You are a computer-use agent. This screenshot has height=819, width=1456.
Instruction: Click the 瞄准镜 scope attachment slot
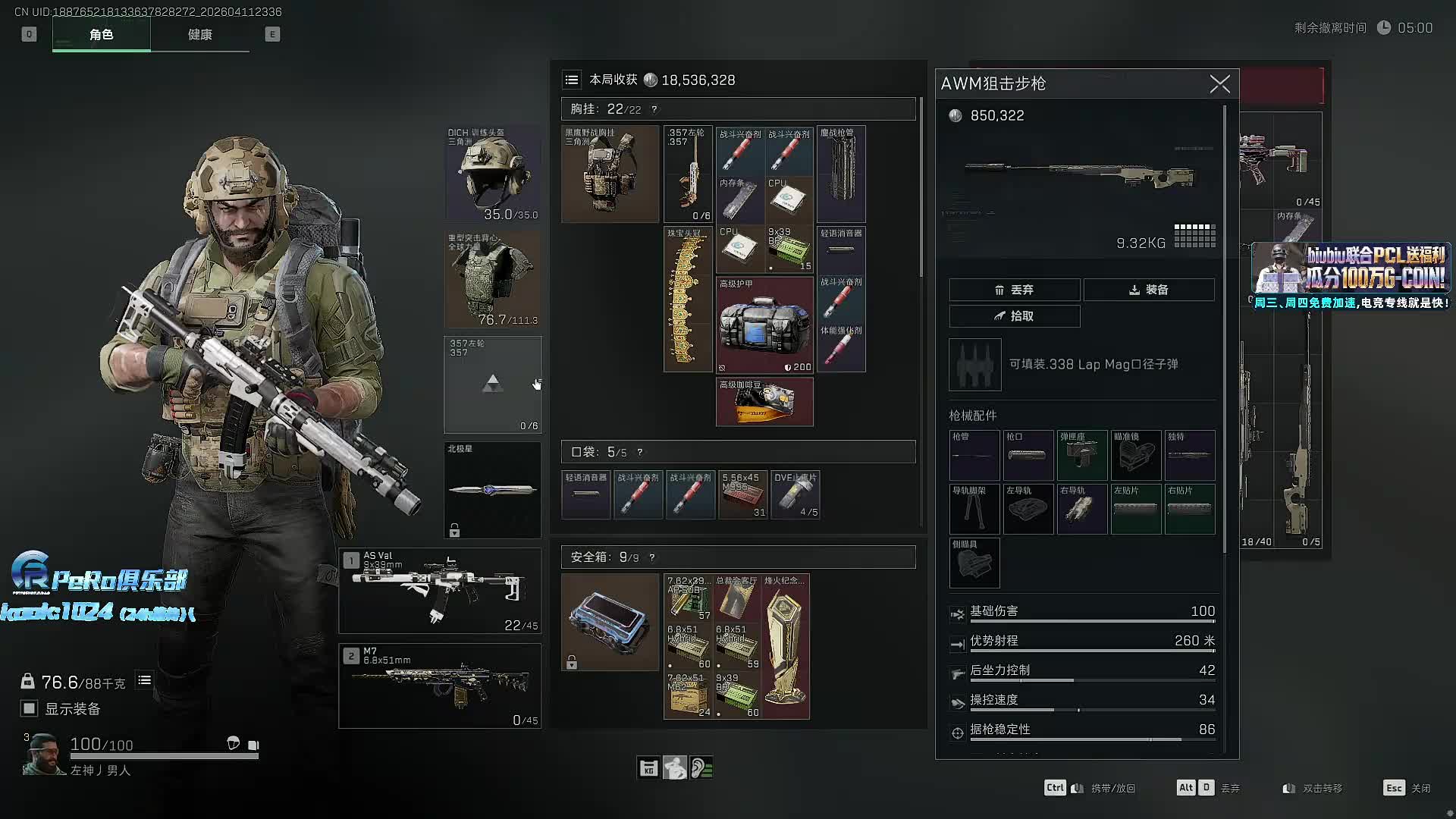click(x=1135, y=456)
